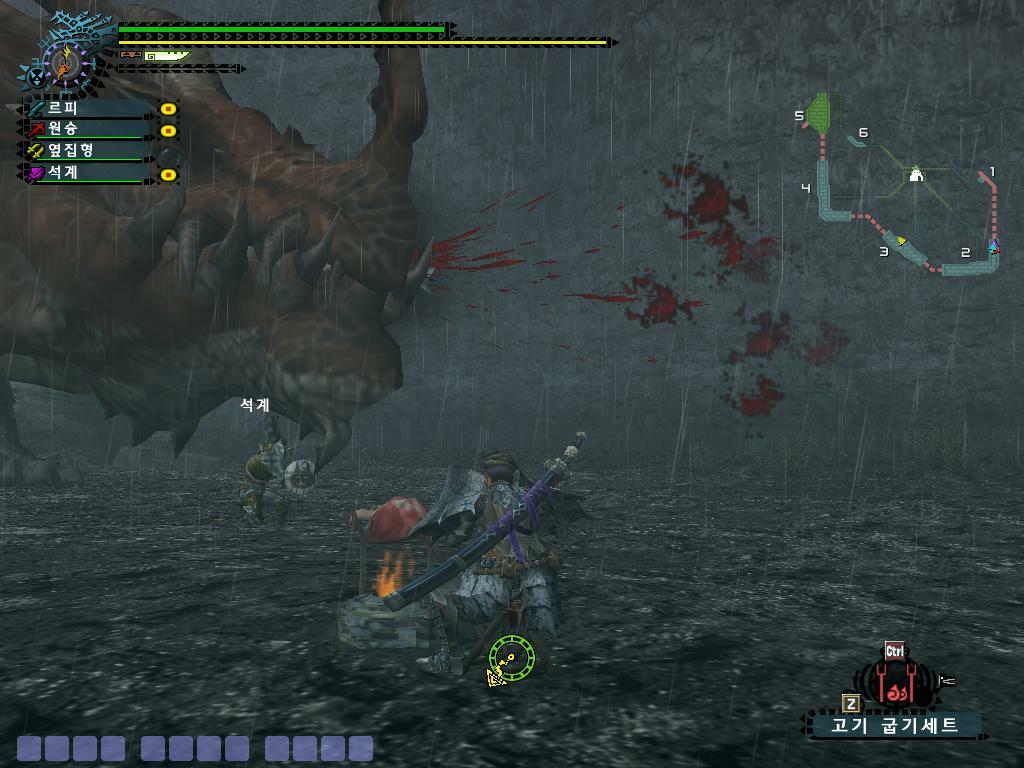The height and width of the screenshot is (768, 1024).
Task: Click the 고기 굽기세트 item label
Action: 896,725
